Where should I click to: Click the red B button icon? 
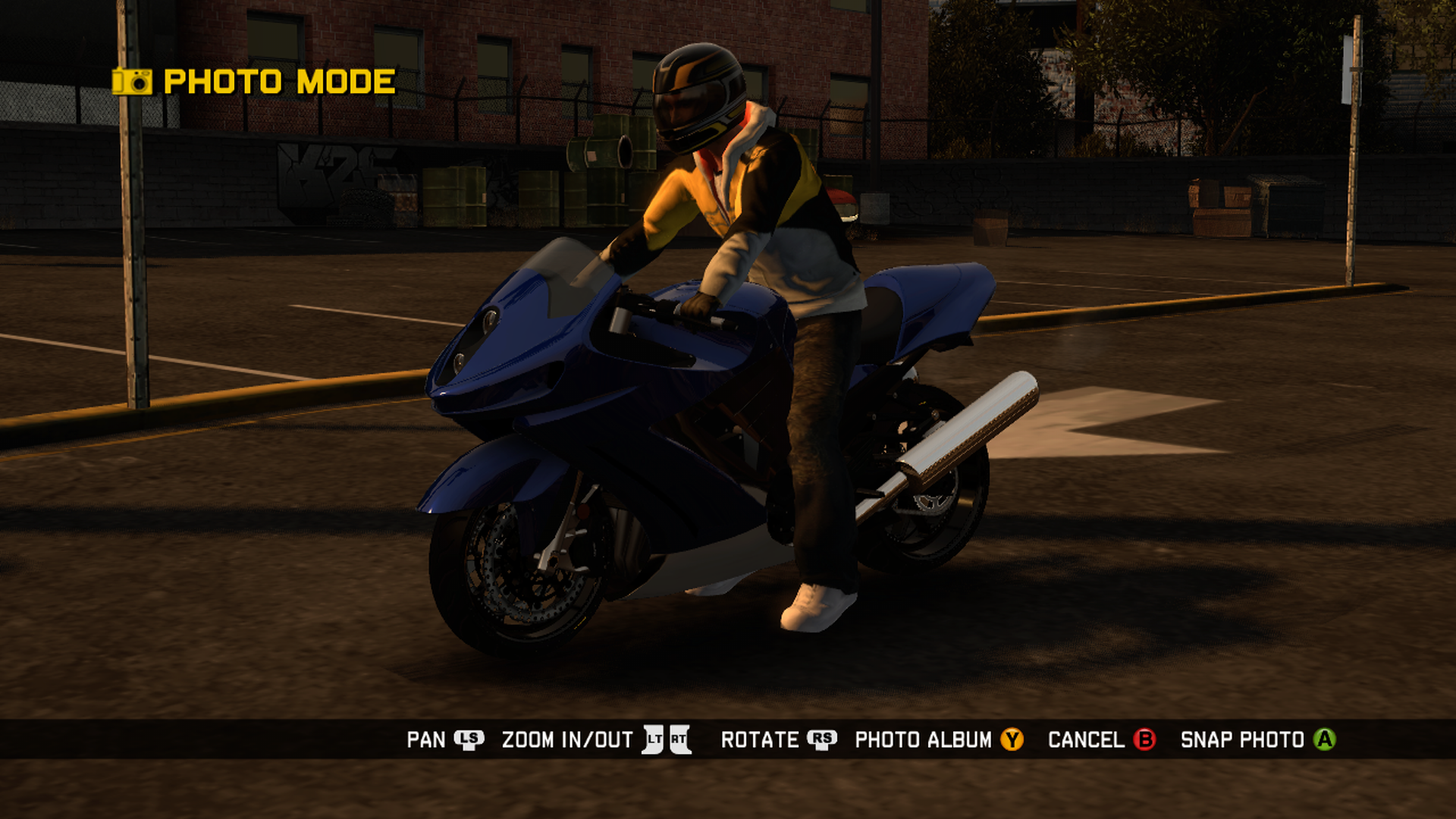pos(1145,739)
